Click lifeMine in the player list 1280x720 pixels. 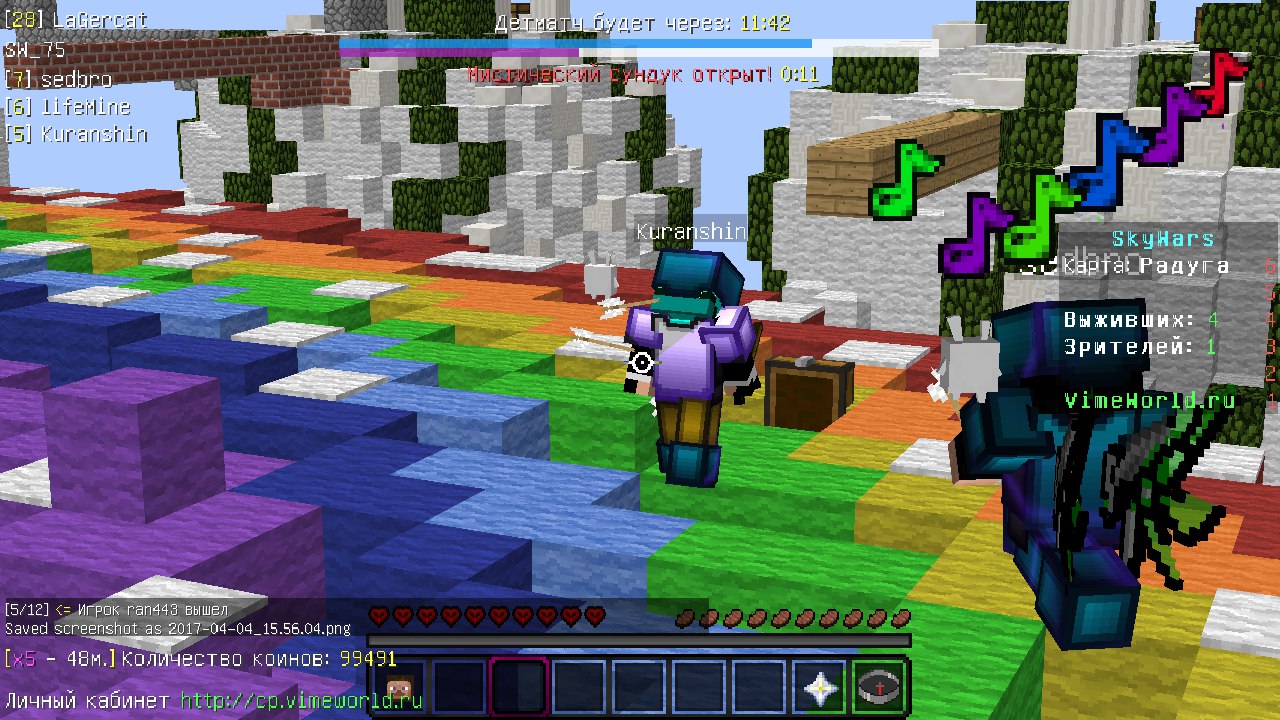point(86,107)
